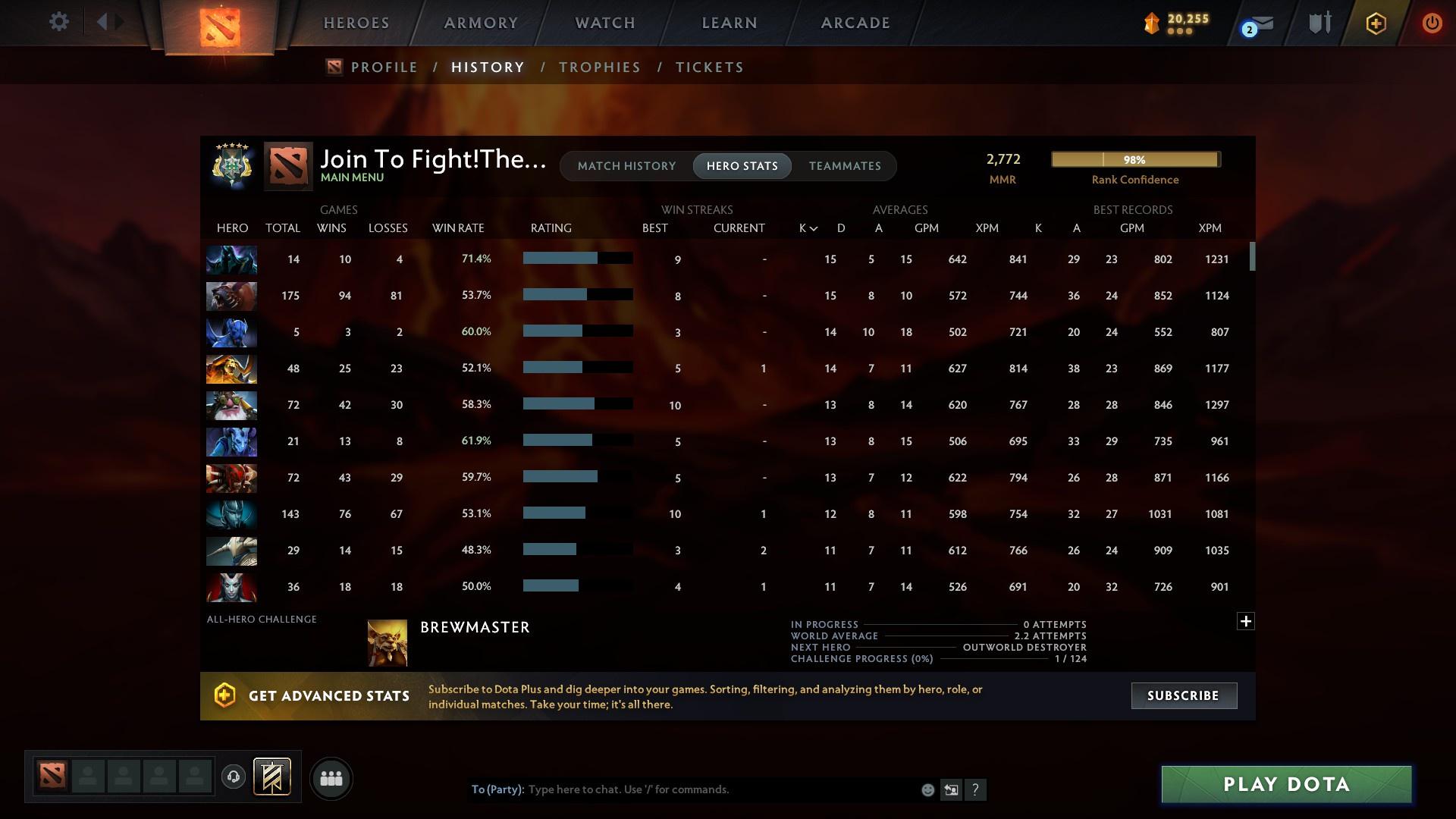1456x819 pixels.
Task: Expand All-Hero Challenge with the plus control
Action: (1245, 620)
